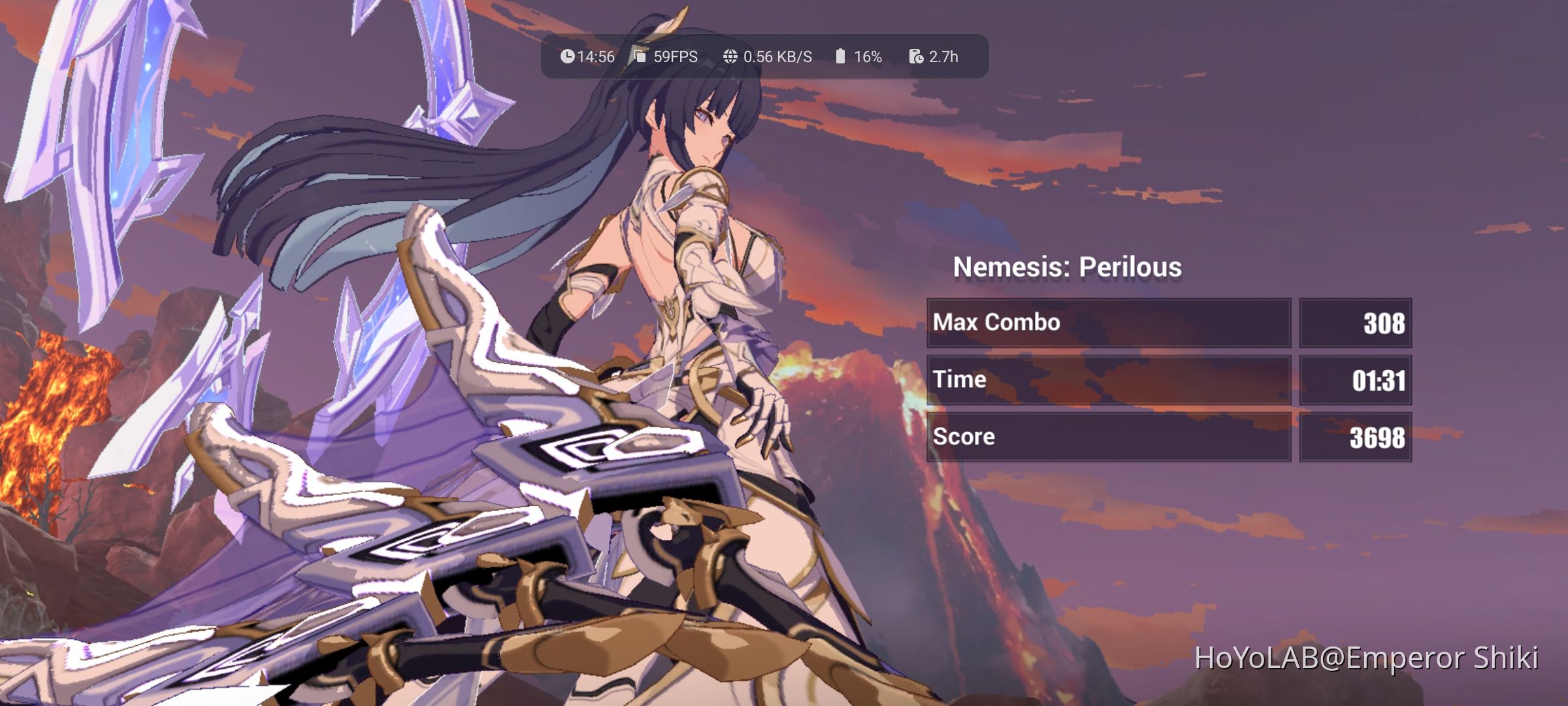
Task: Click the network speed globe icon
Action: [x=730, y=57]
